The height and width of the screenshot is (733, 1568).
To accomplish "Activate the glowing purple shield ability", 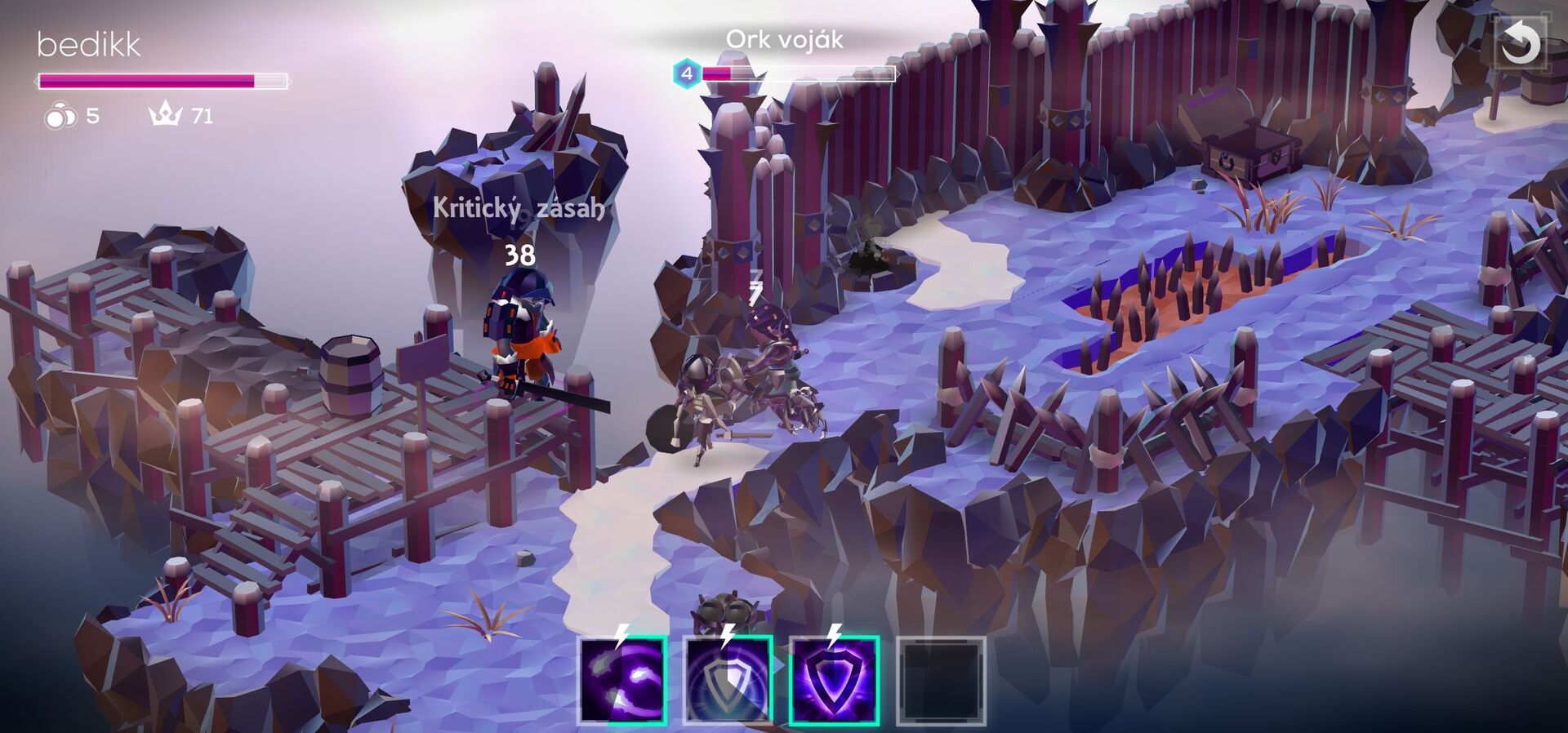I will coord(834,681).
